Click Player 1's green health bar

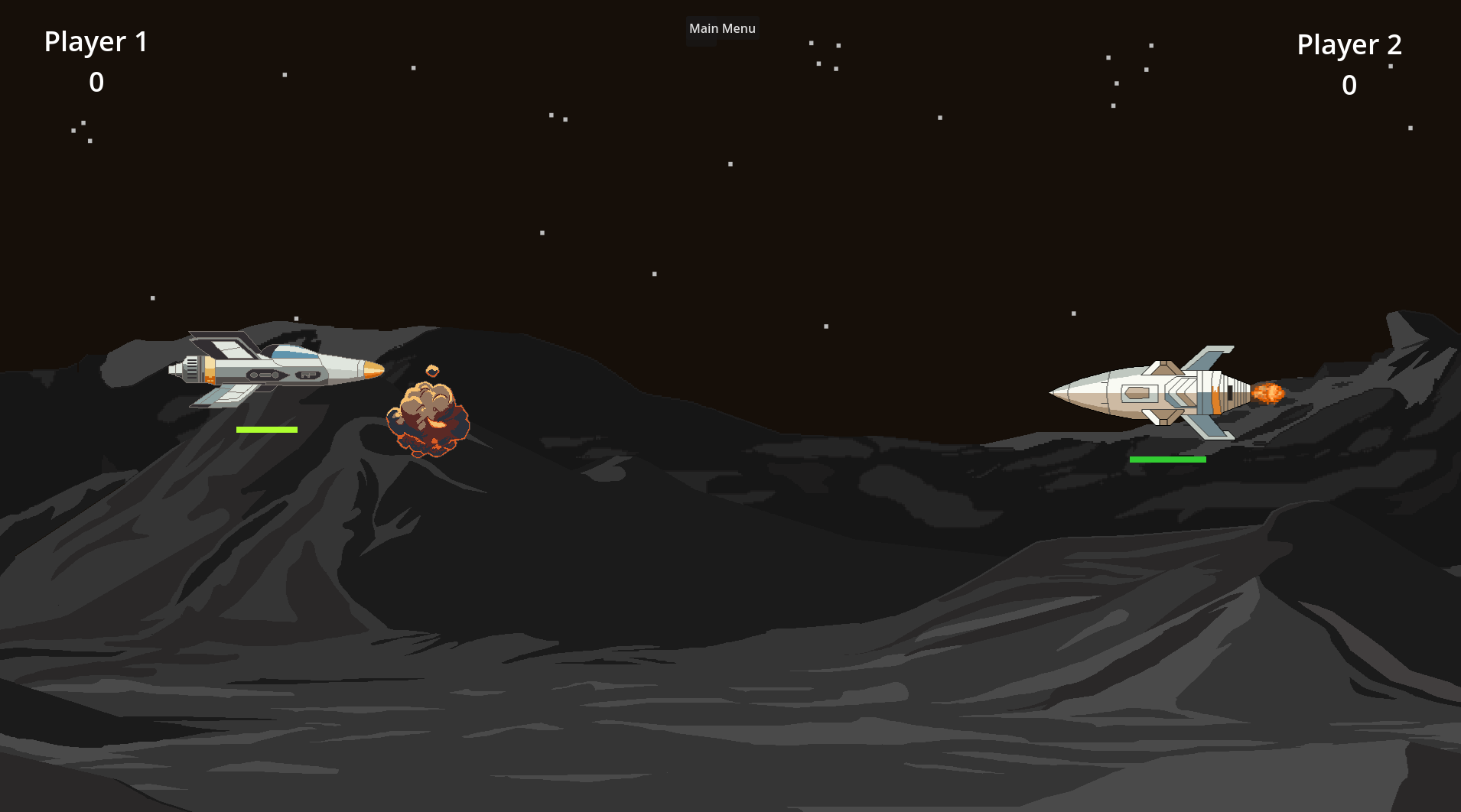tap(266, 429)
